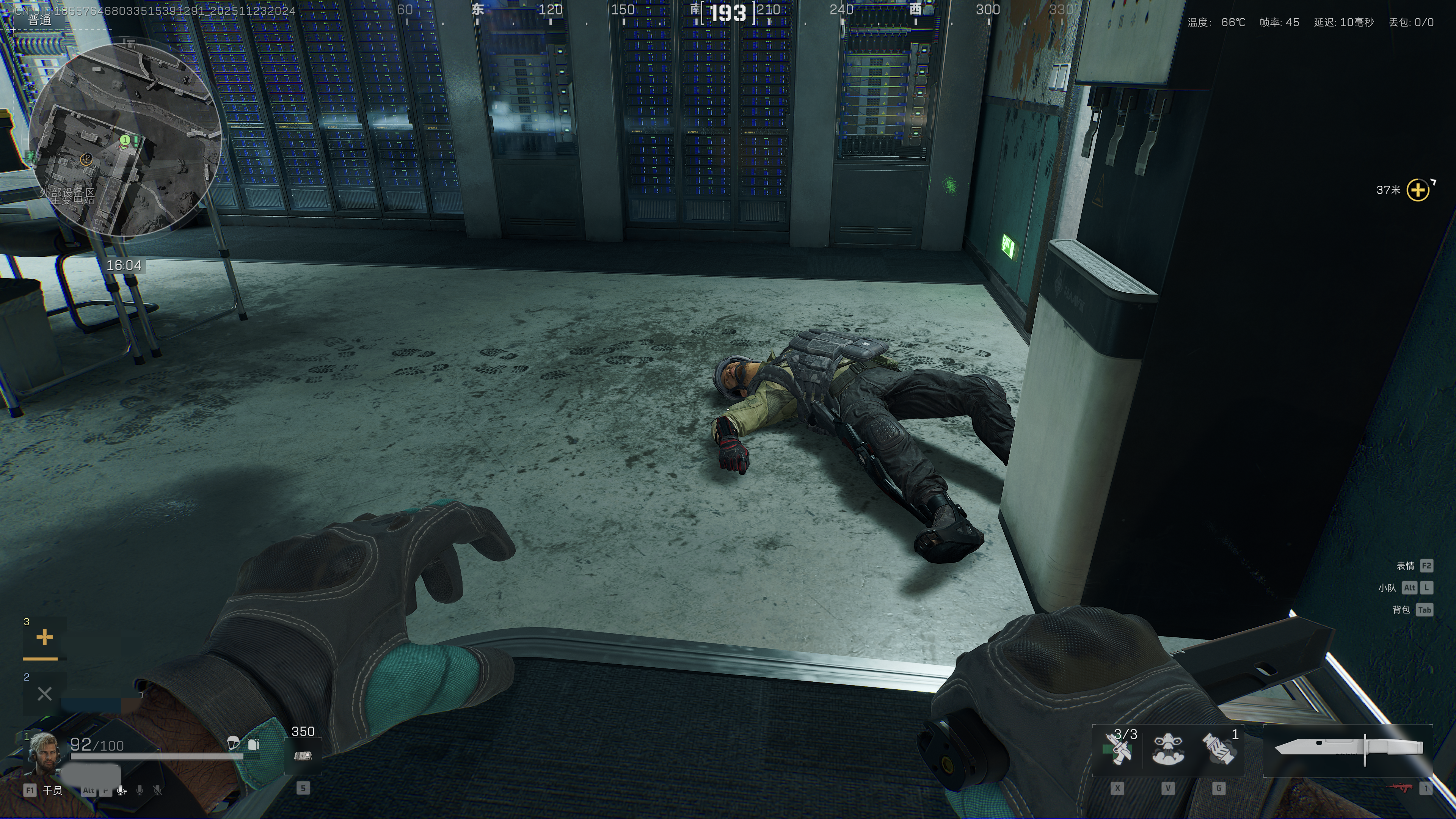
Task: Use the item slot showing 350
Action: (x=303, y=756)
